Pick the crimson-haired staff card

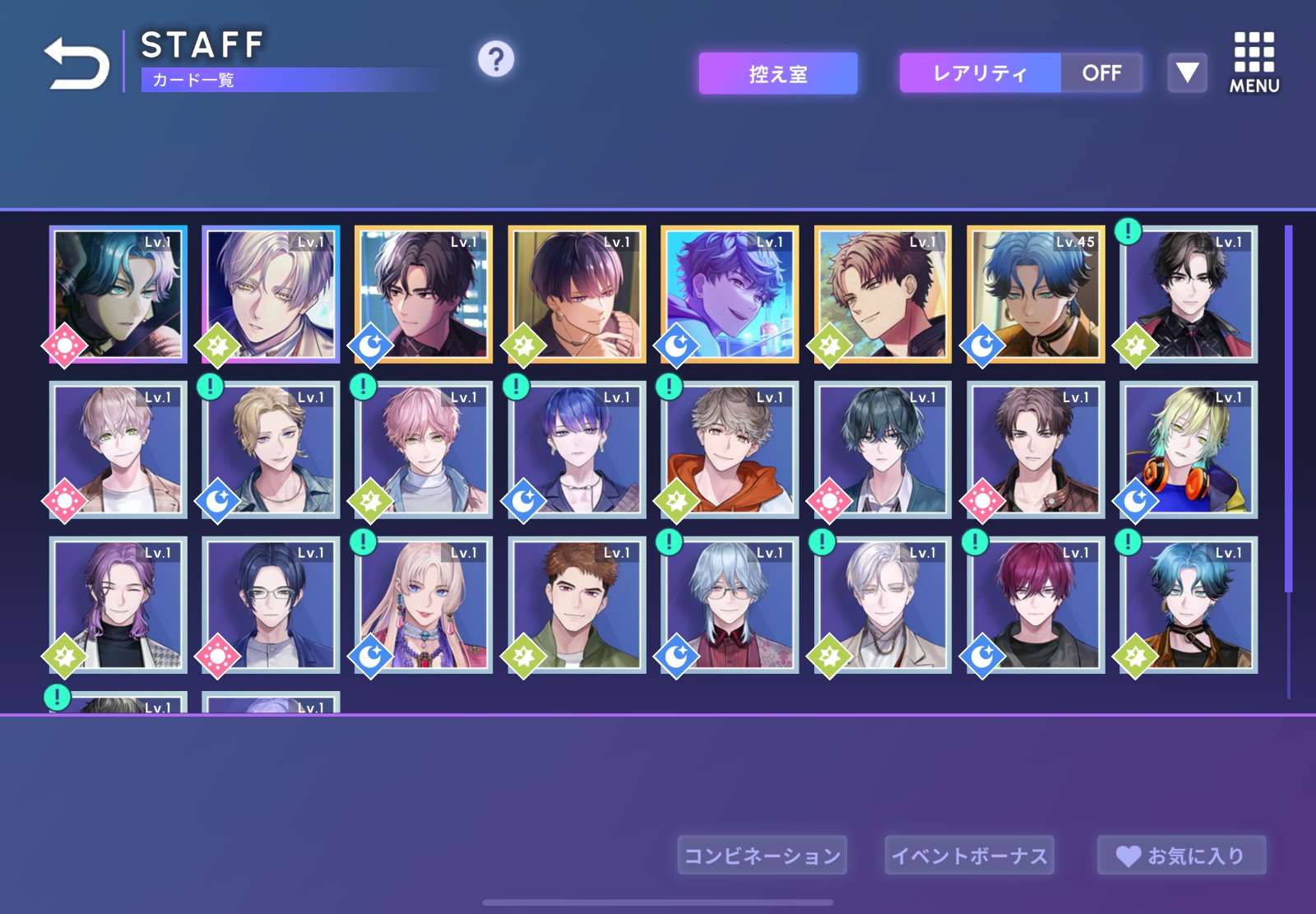(x=1036, y=605)
